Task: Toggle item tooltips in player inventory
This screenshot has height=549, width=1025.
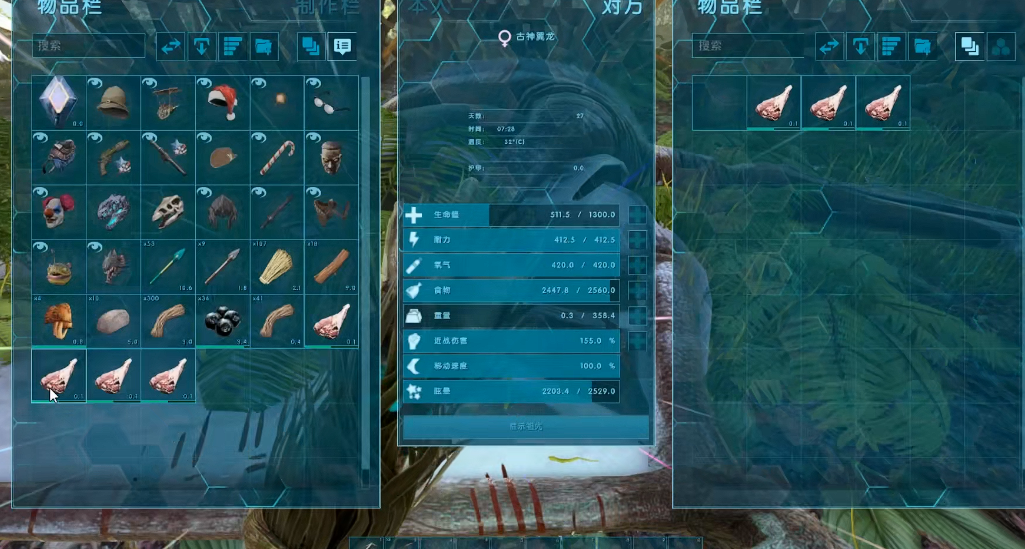Action: point(342,46)
